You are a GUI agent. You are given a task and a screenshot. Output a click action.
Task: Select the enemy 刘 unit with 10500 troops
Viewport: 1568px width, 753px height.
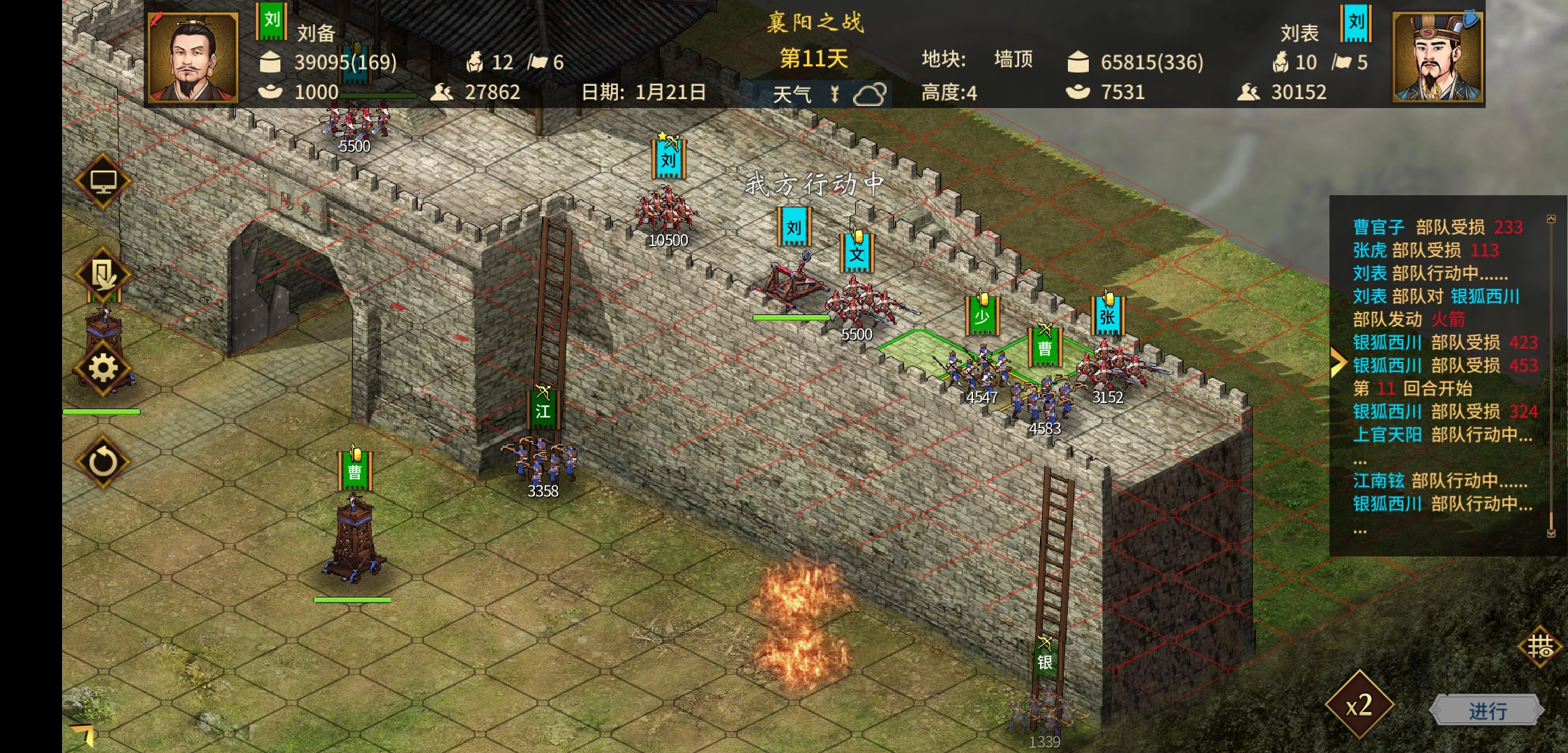click(667, 209)
